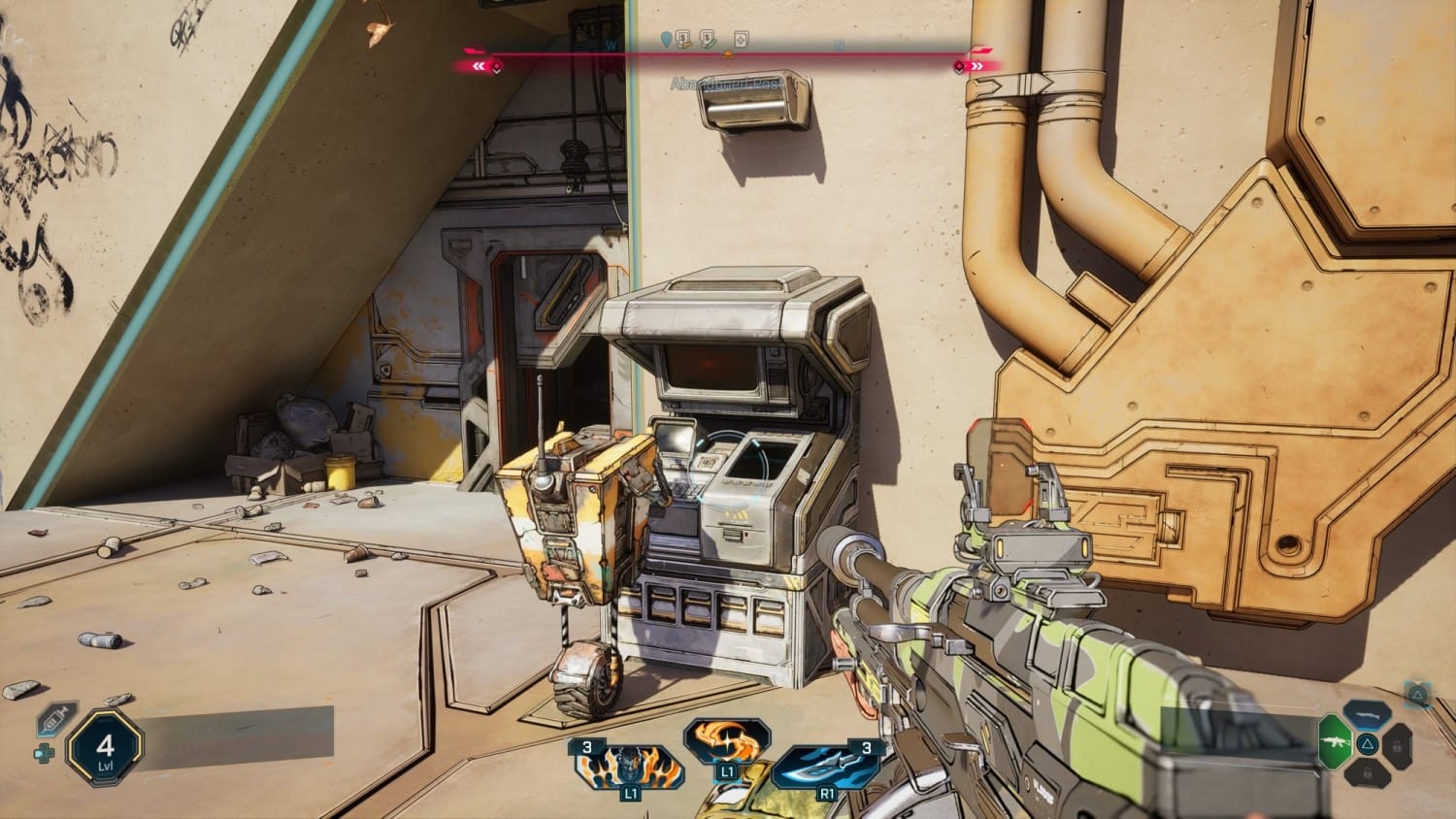The width and height of the screenshot is (1456, 819).
Task: Click the syringe repair kit icon
Action: coord(55,720)
